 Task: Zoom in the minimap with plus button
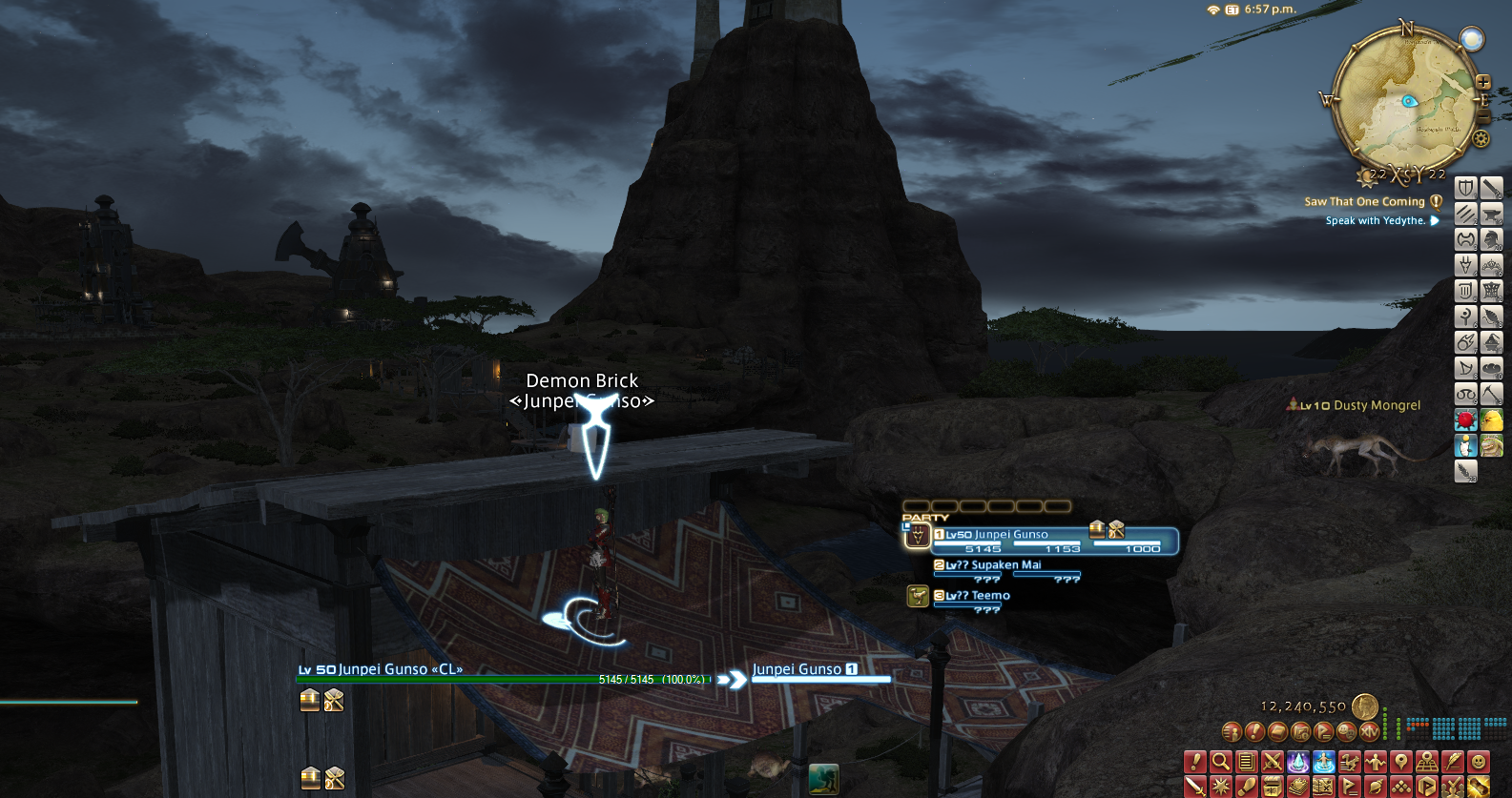[x=1483, y=83]
